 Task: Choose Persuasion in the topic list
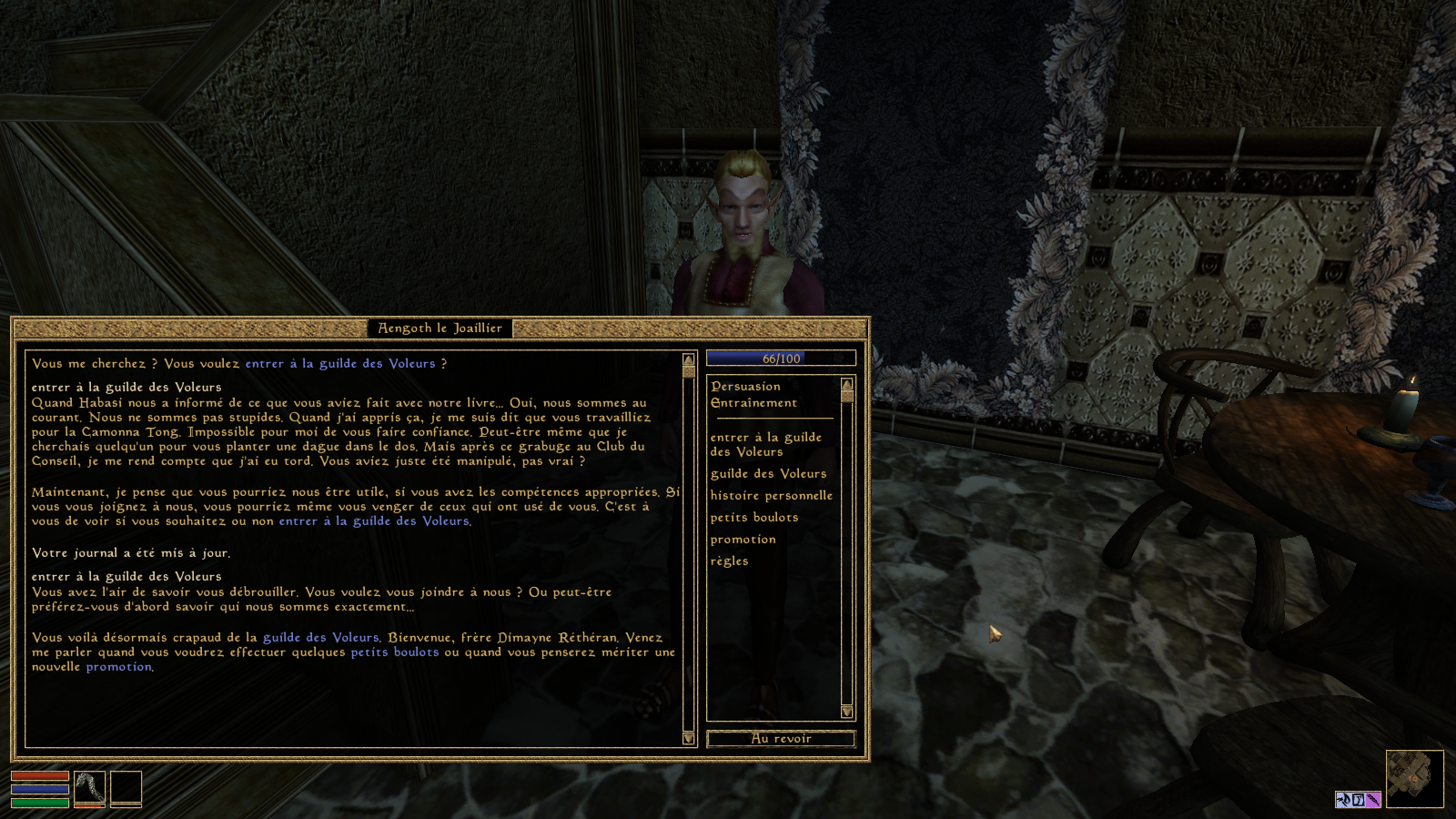click(745, 386)
